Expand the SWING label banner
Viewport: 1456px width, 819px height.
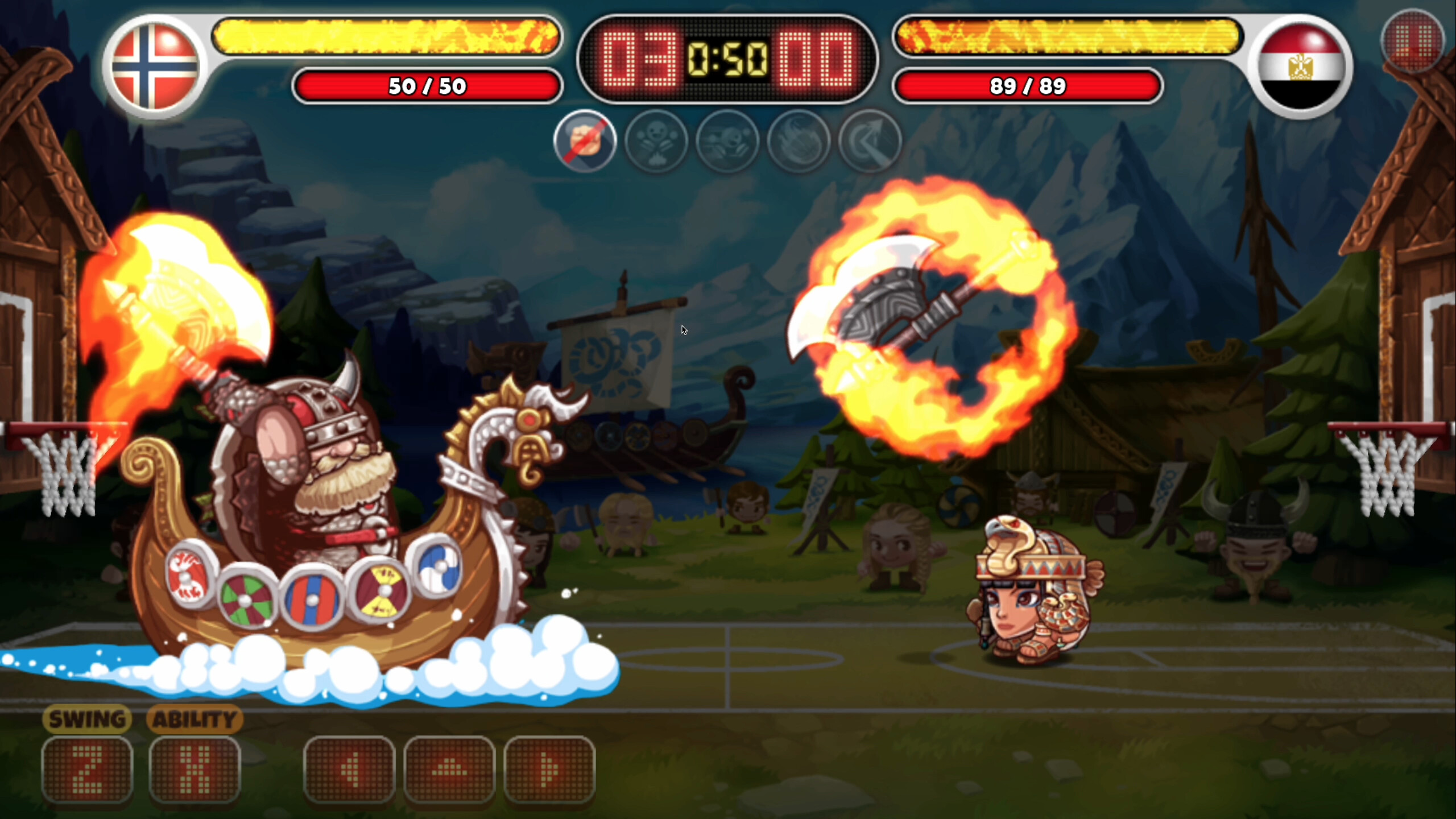pos(88,719)
